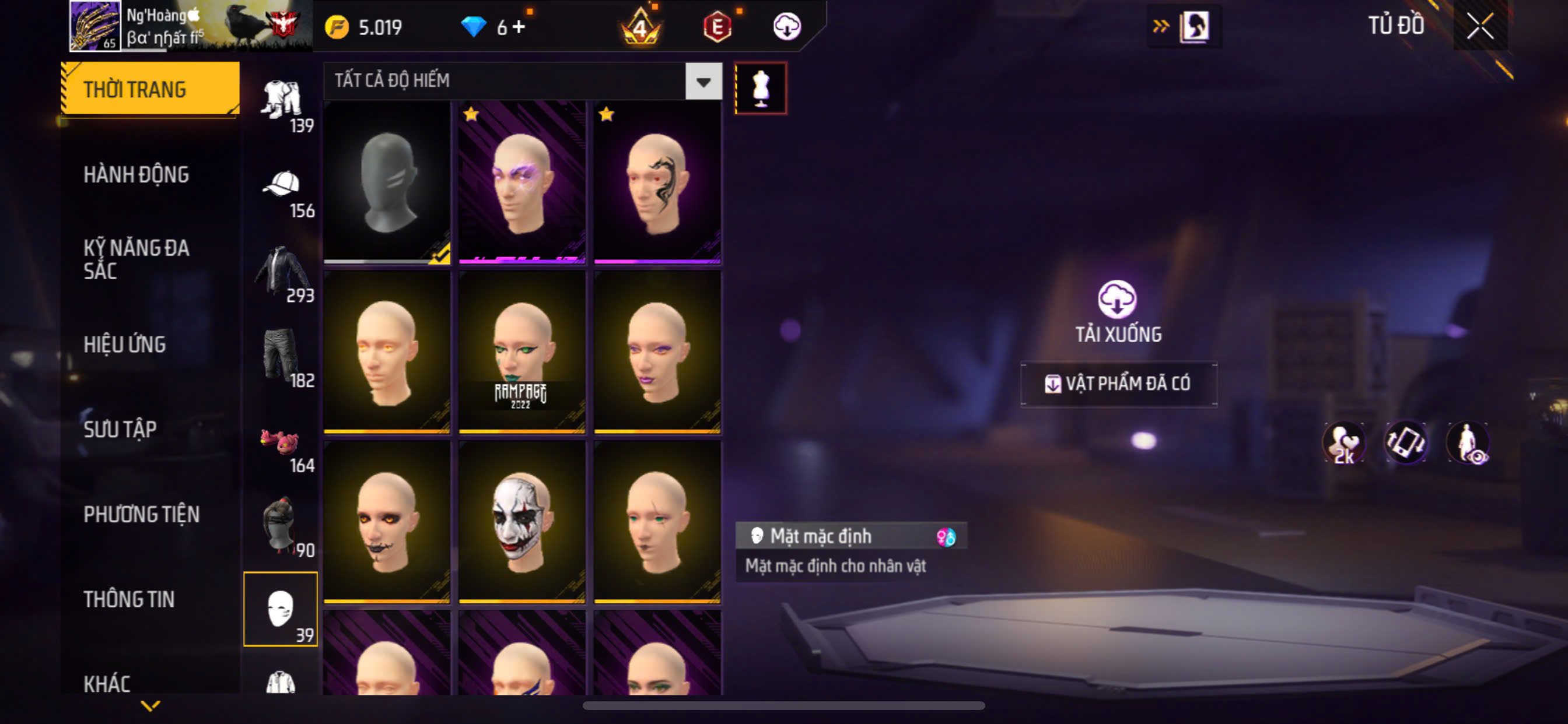Image resolution: width=1568 pixels, height=724 pixels.
Task: Close the Tủ Đồ wardrobe screen
Action: pyautogui.click(x=1480, y=27)
